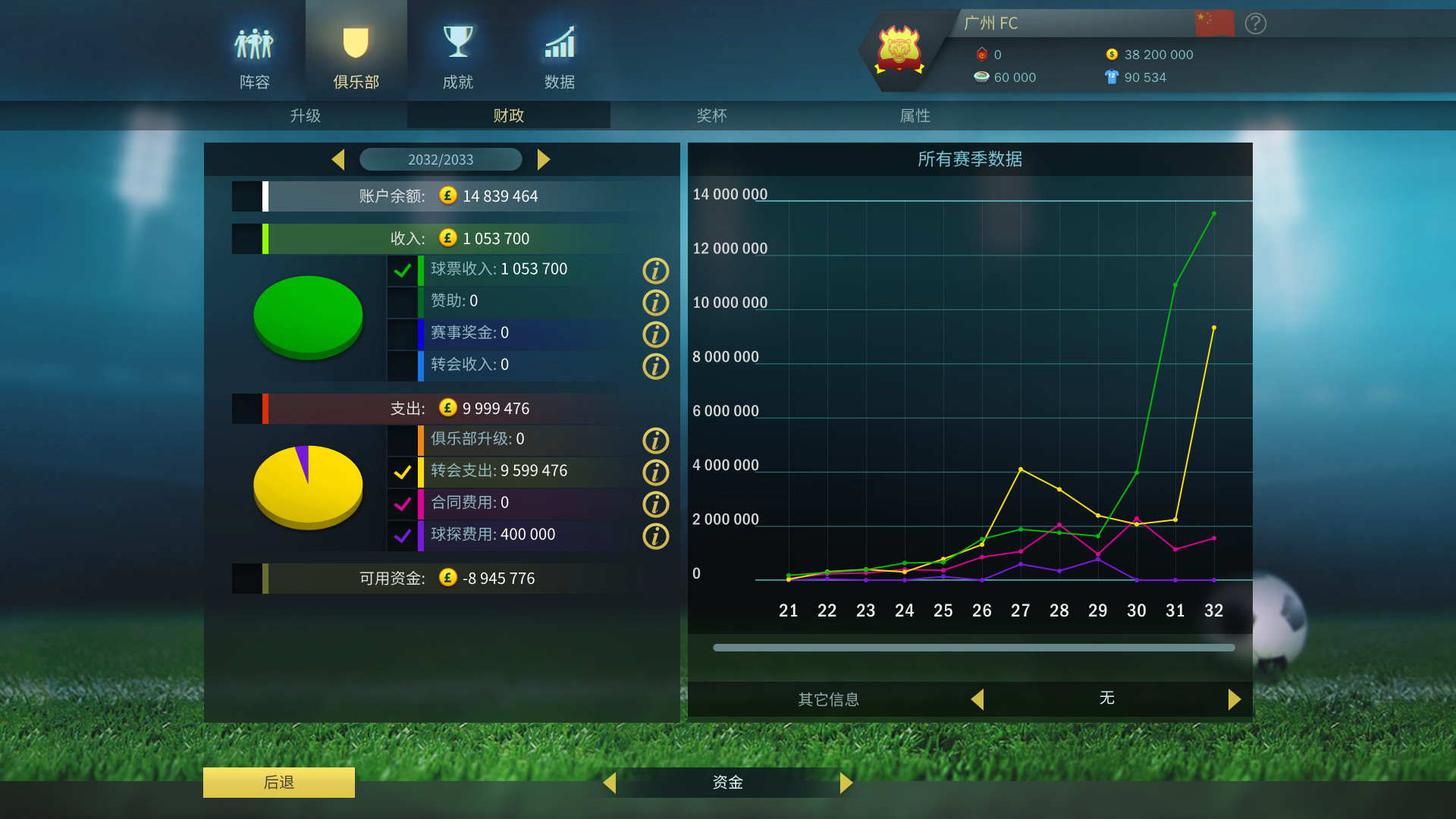Cycle chart info using right arrow near 无
The image size is (1456, 819).
pyautogui.click(x=1235, y=699)
